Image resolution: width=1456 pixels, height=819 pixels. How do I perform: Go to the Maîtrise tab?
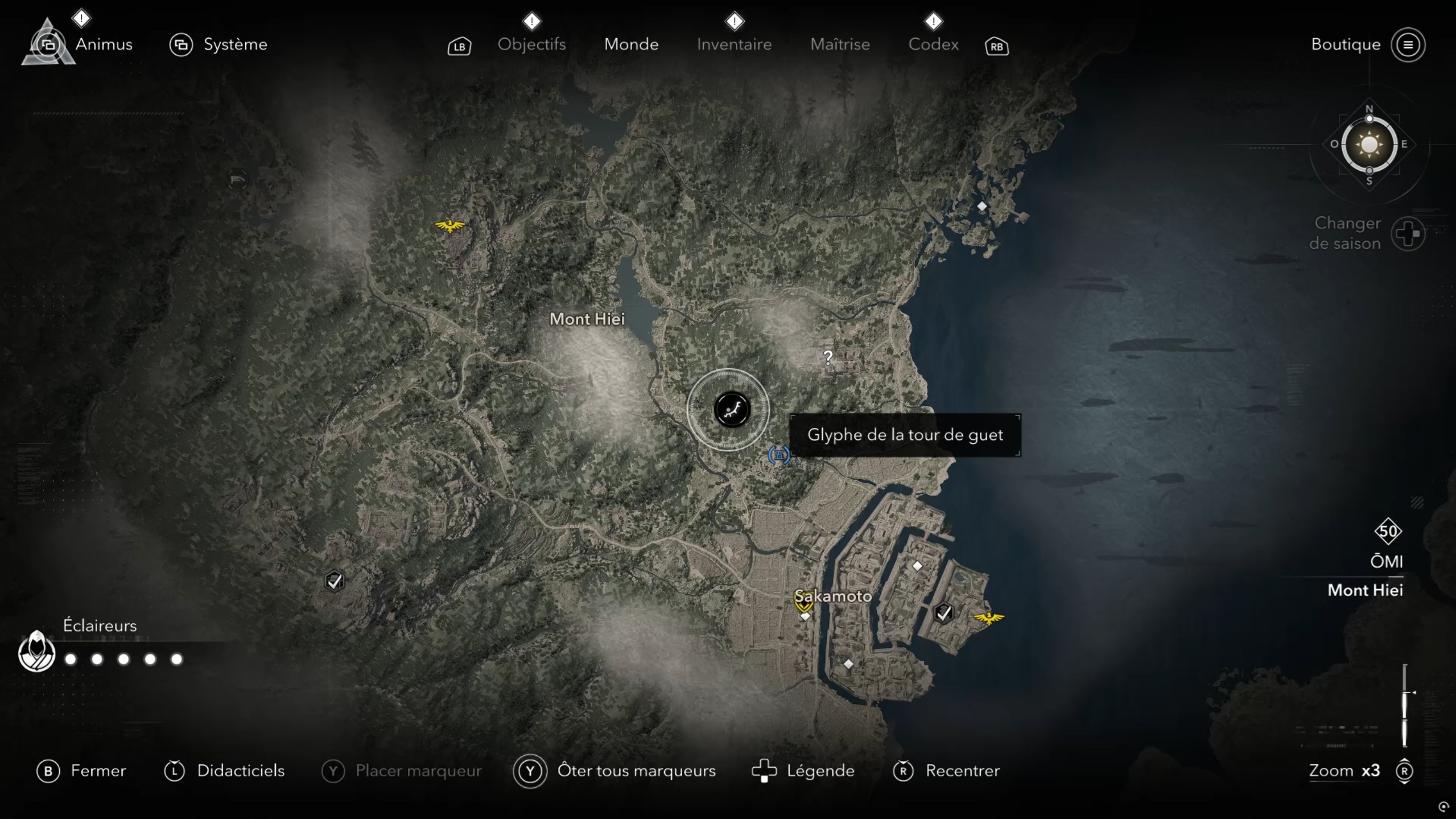pyautogui.click(x=840, y=44)
